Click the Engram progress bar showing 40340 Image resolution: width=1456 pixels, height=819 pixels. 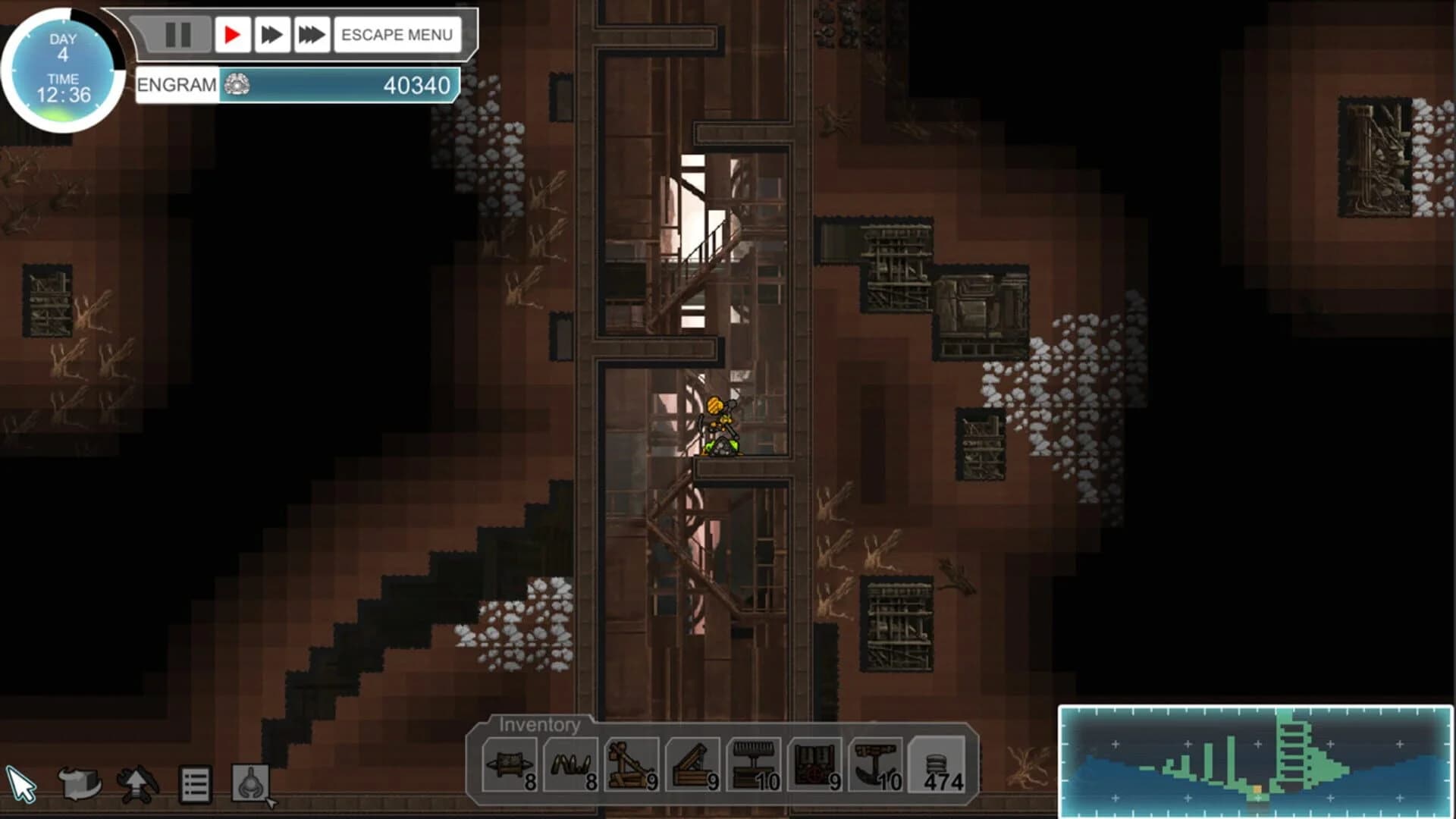coord(341,85)
